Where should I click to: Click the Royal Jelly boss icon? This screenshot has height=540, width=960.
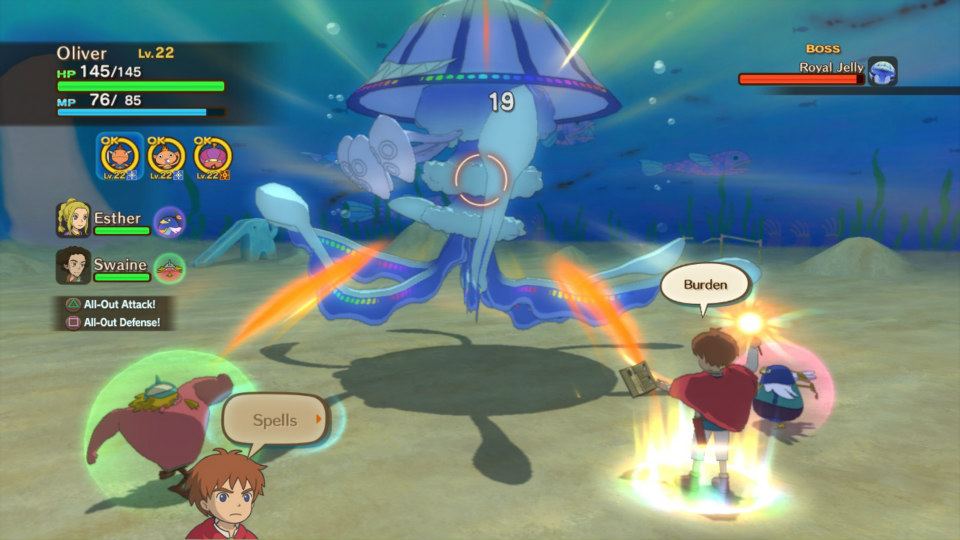click(x=882, y=71)
